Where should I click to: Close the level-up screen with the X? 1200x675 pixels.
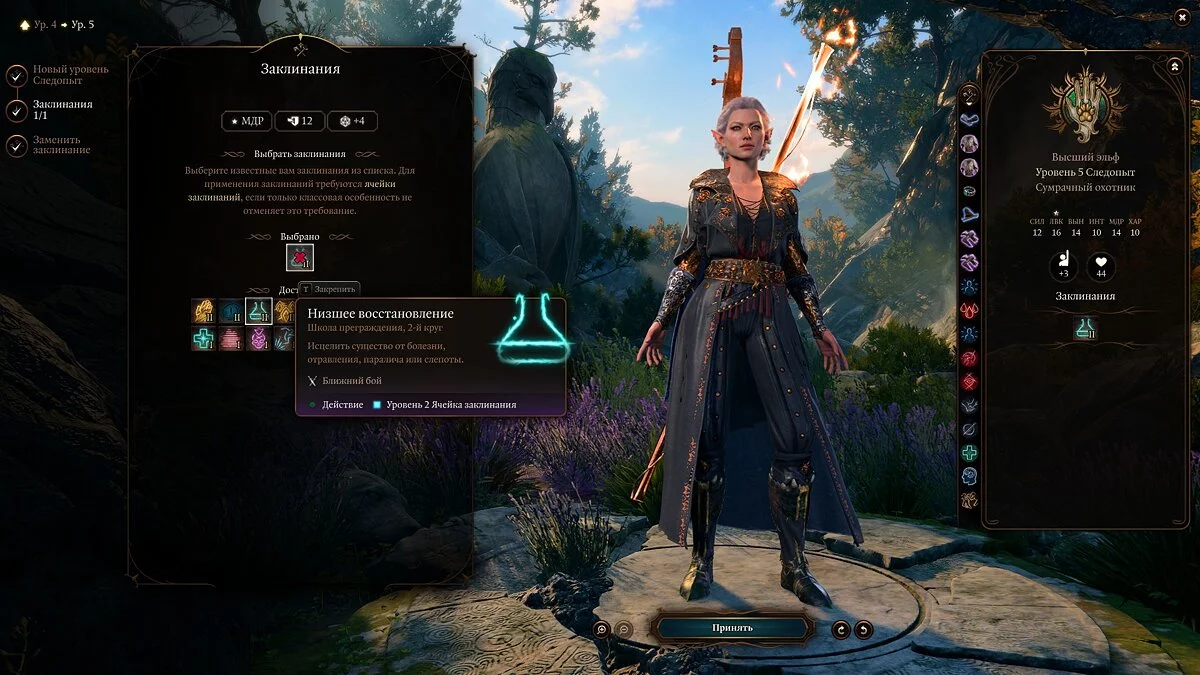1181,18
